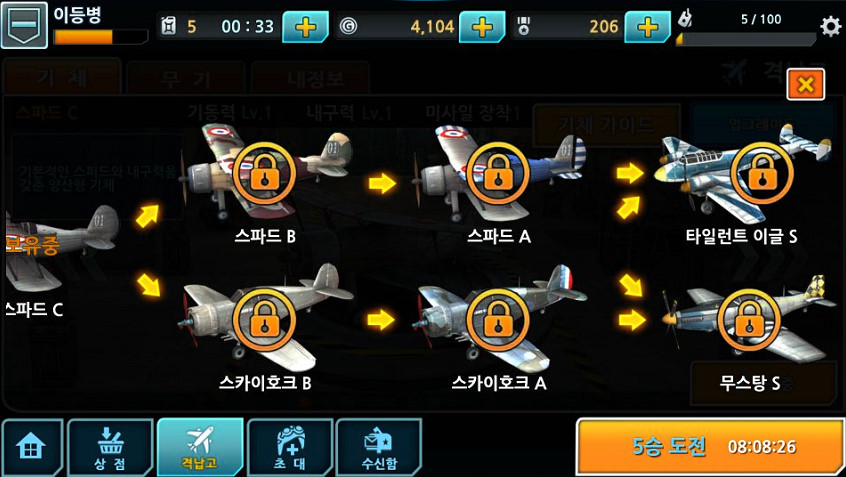The width and height of the screenshot is (846, 477).
Task: Open the 격납고 hangar
Action: [200, 447]
